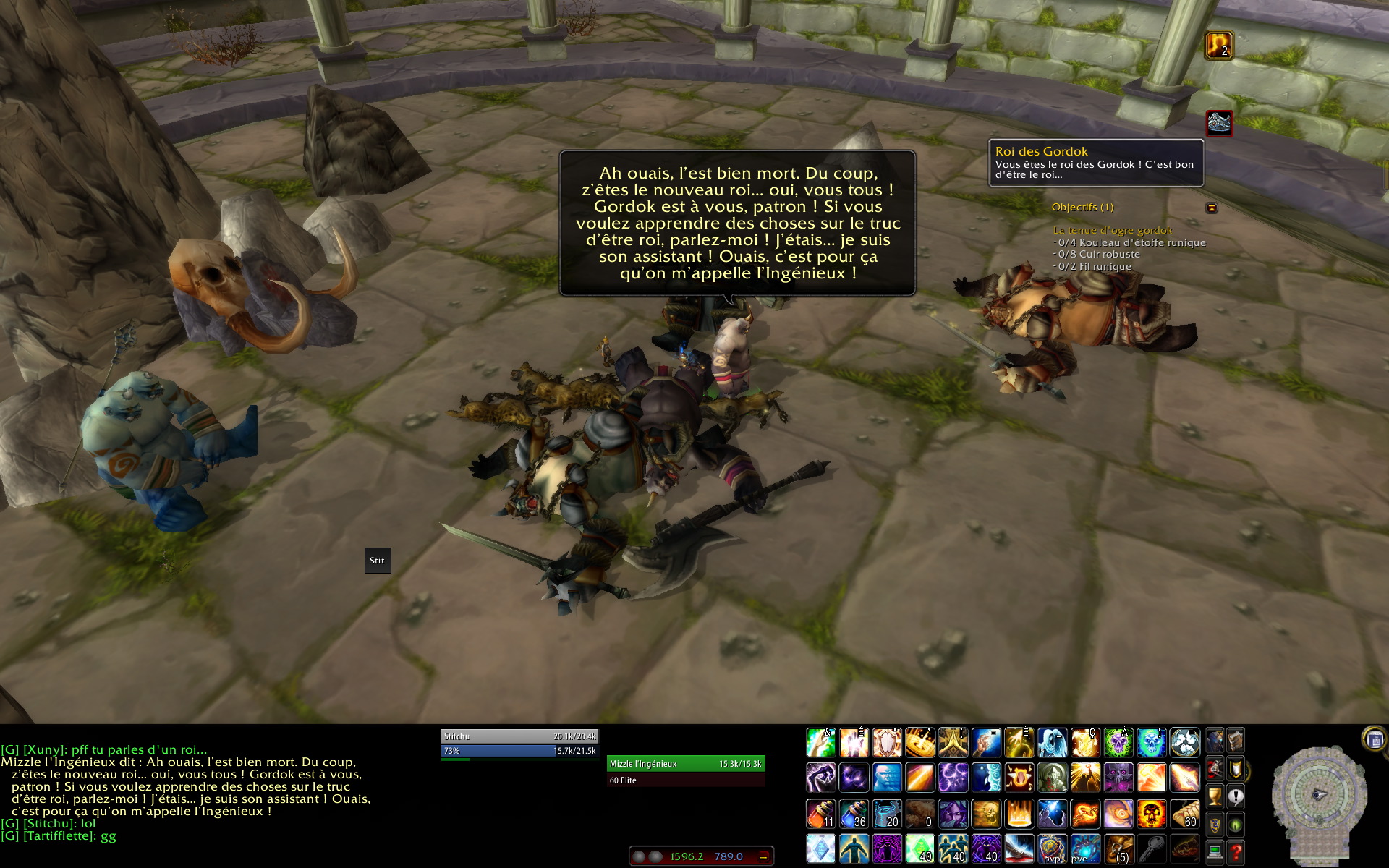Select the Stitchu player frame
This screenshot has height=868, width=1389.
point(519,736)
